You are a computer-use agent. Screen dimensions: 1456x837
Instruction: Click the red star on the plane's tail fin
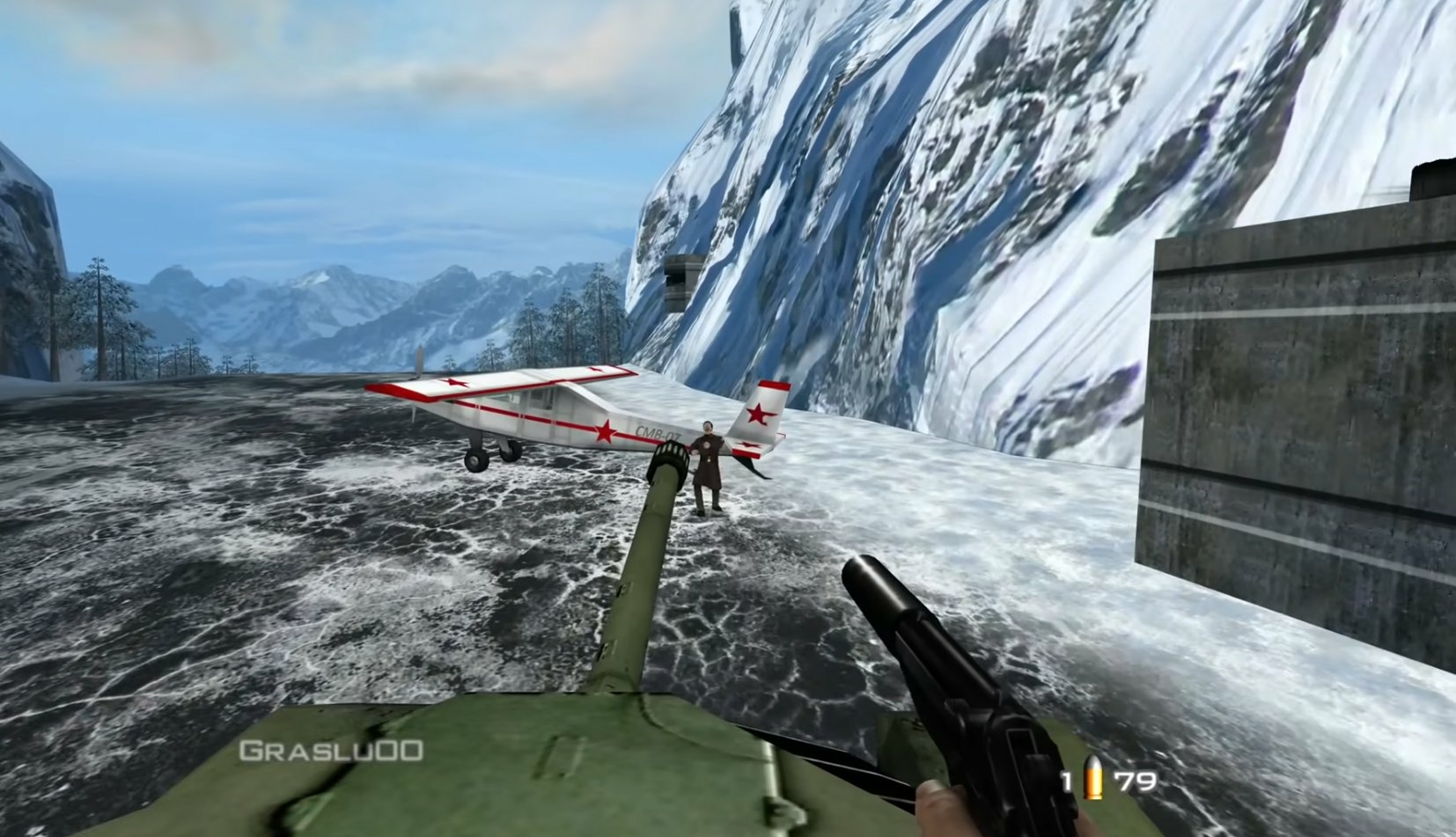pos(761,415)
